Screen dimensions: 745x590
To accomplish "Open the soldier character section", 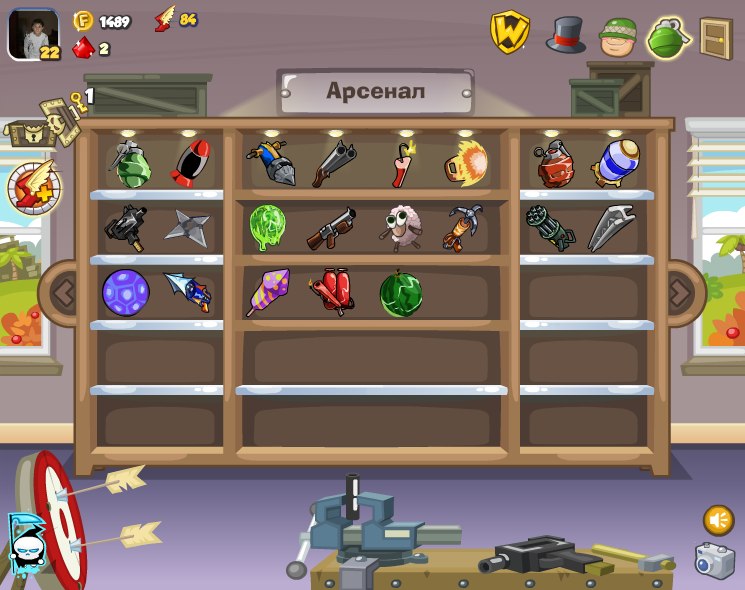I will (x=618, y=37).
